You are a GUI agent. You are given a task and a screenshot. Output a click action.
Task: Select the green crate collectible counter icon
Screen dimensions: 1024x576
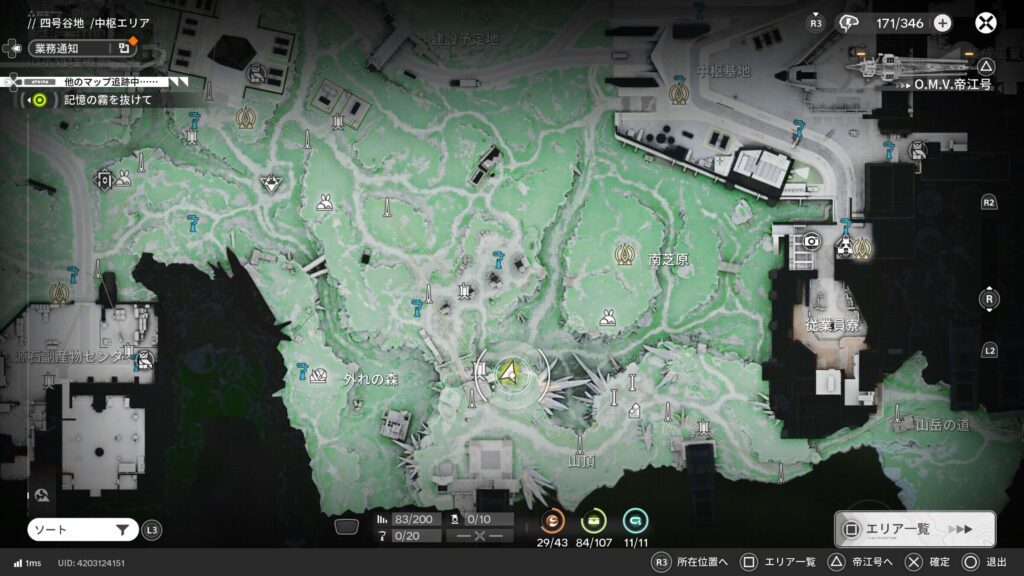[594, 520]
